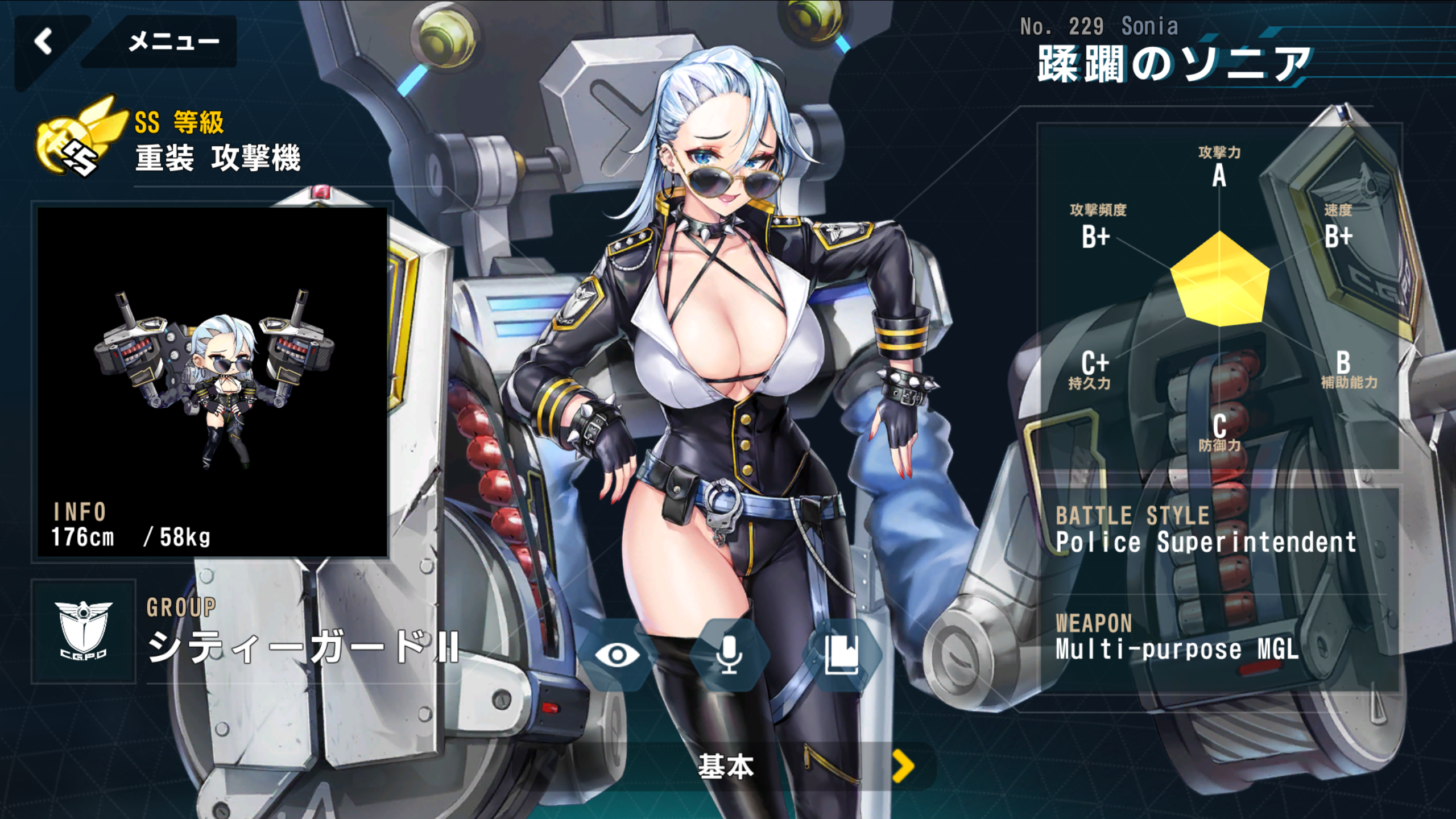Click the yellow next arrow beside 基本
The width and height of the screenshot is (1456, 819).
coord(903,766)
